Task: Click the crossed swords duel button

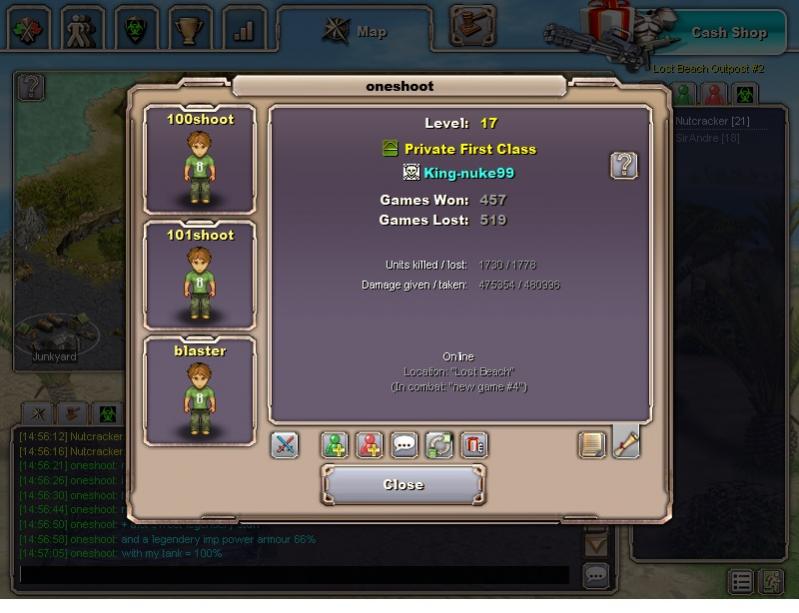Action: (285, 445)
